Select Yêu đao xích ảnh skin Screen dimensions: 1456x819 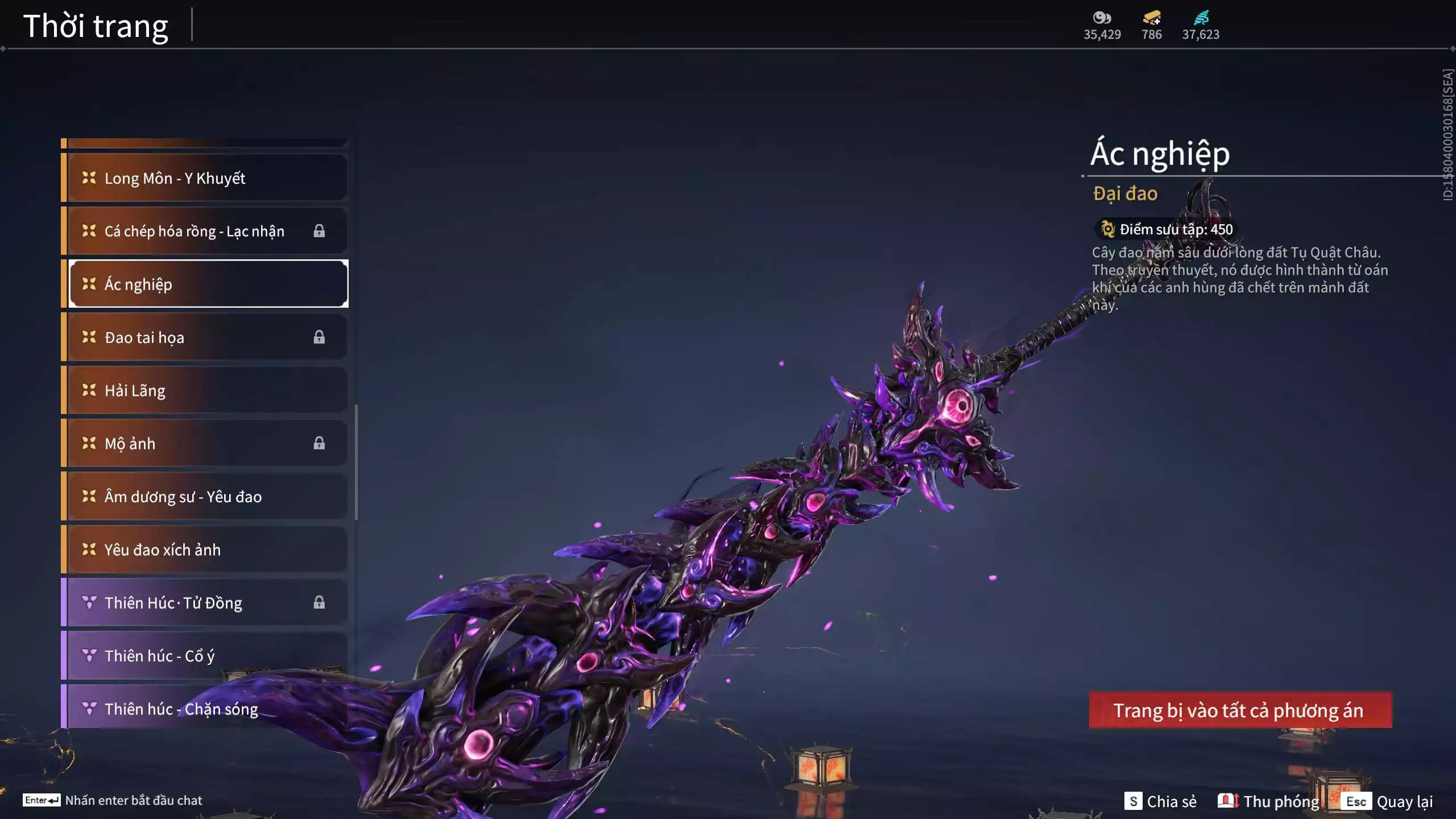[207, 549]
